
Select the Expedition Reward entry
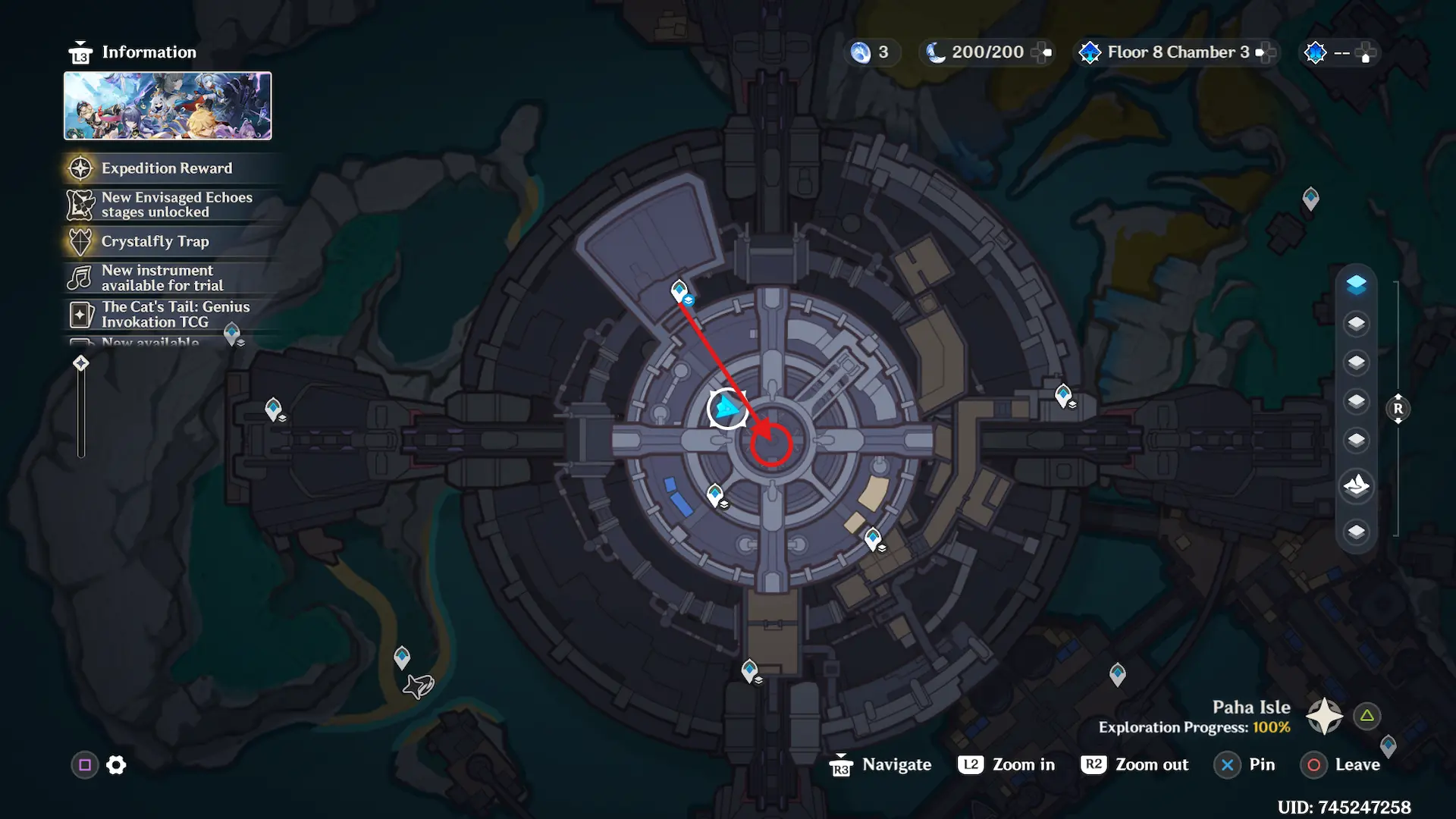pyautogui.click(x=167, y=168)
